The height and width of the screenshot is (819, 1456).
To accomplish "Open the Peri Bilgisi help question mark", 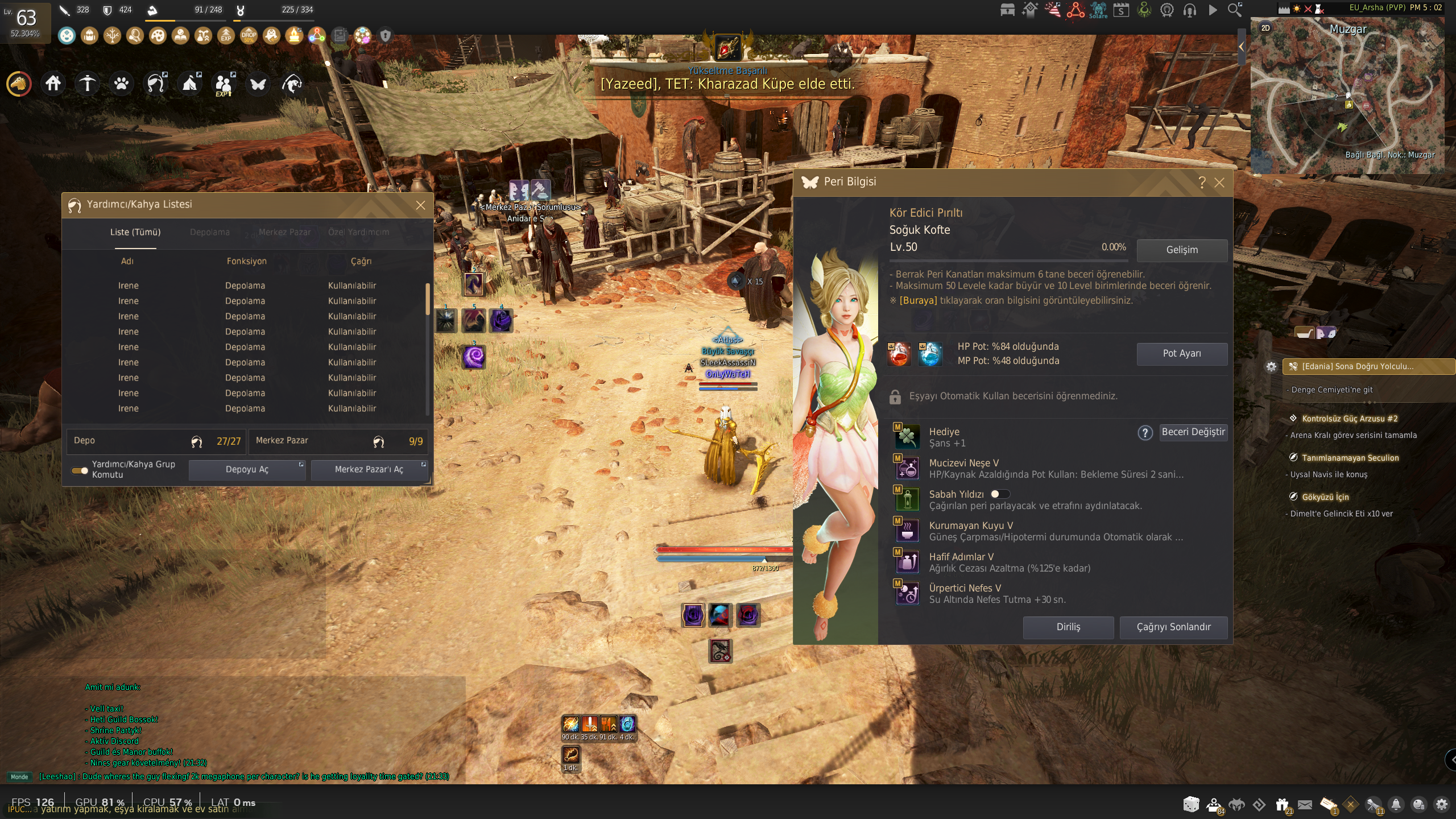I will pyautogui.click(x=1202, y=183).
